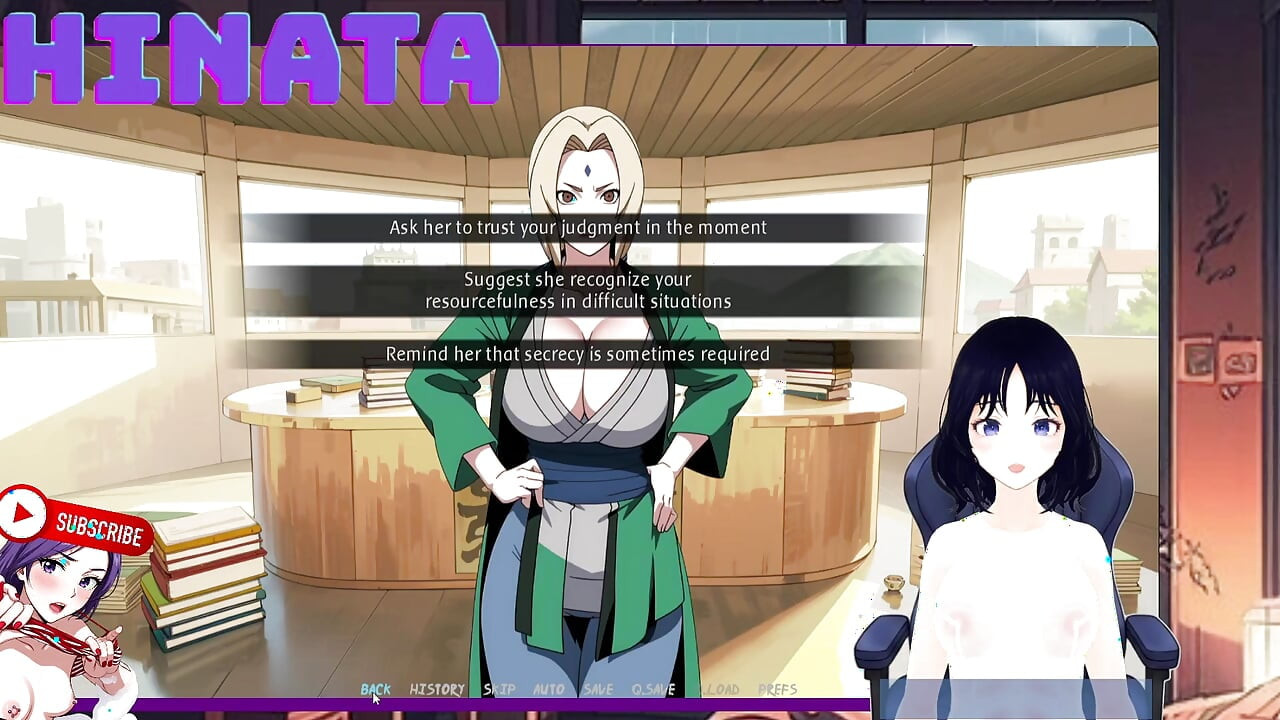
Task: Activate SKIP to fast-forward dialogue
Action: [498, 689]
